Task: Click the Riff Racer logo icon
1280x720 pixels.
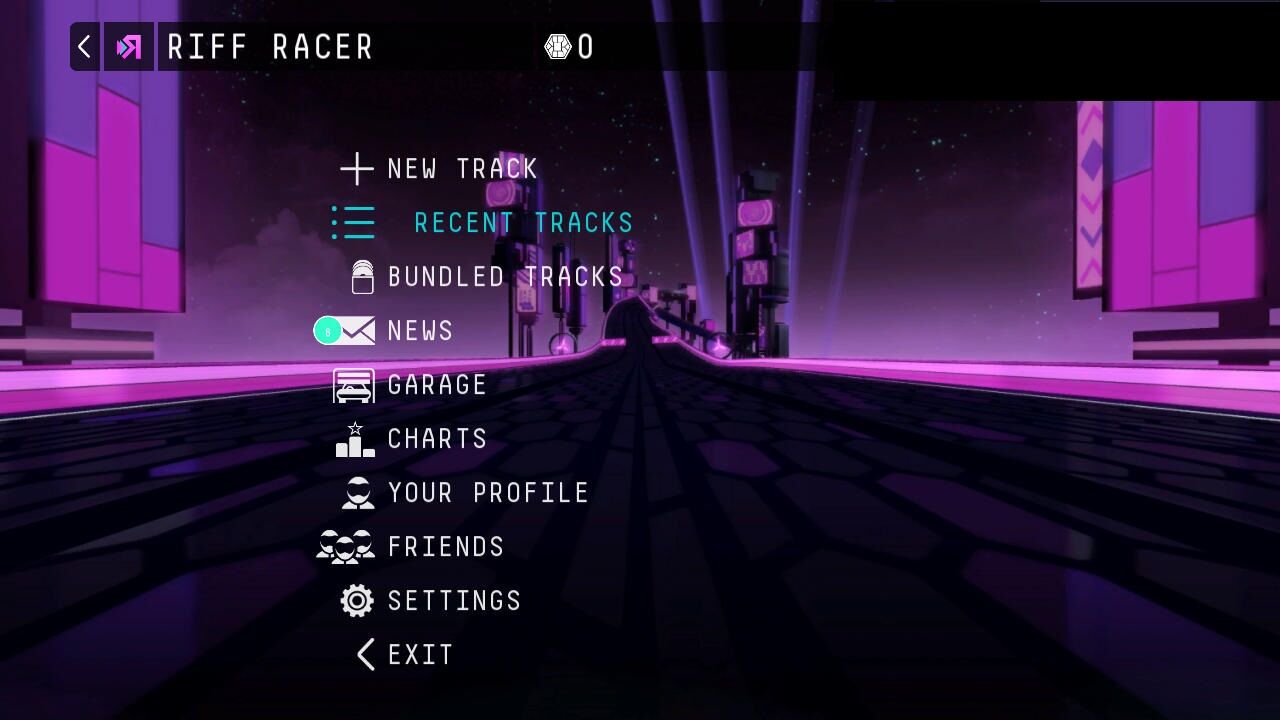Action: [x=129, y=47]
